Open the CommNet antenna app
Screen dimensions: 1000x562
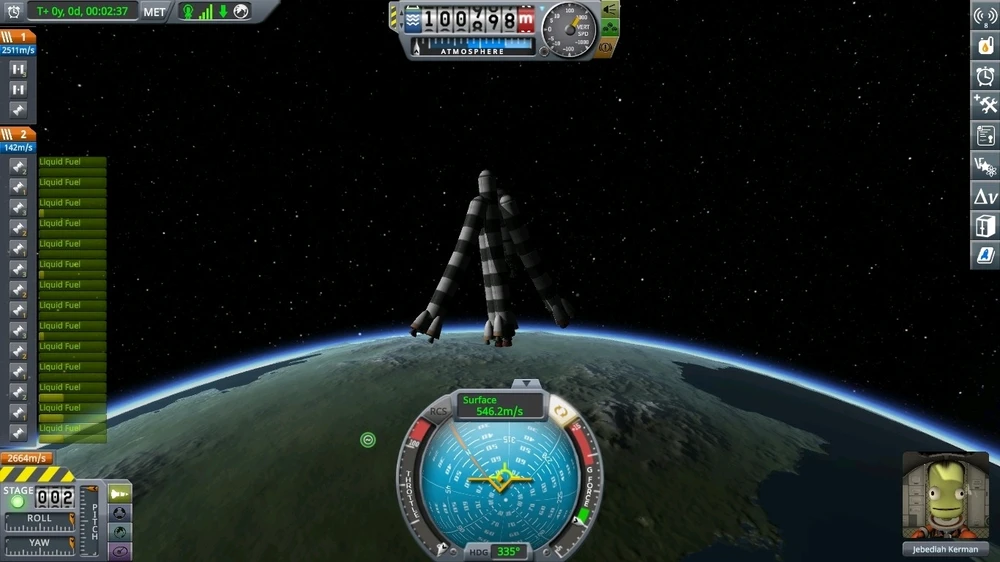[x=984, y=17]
